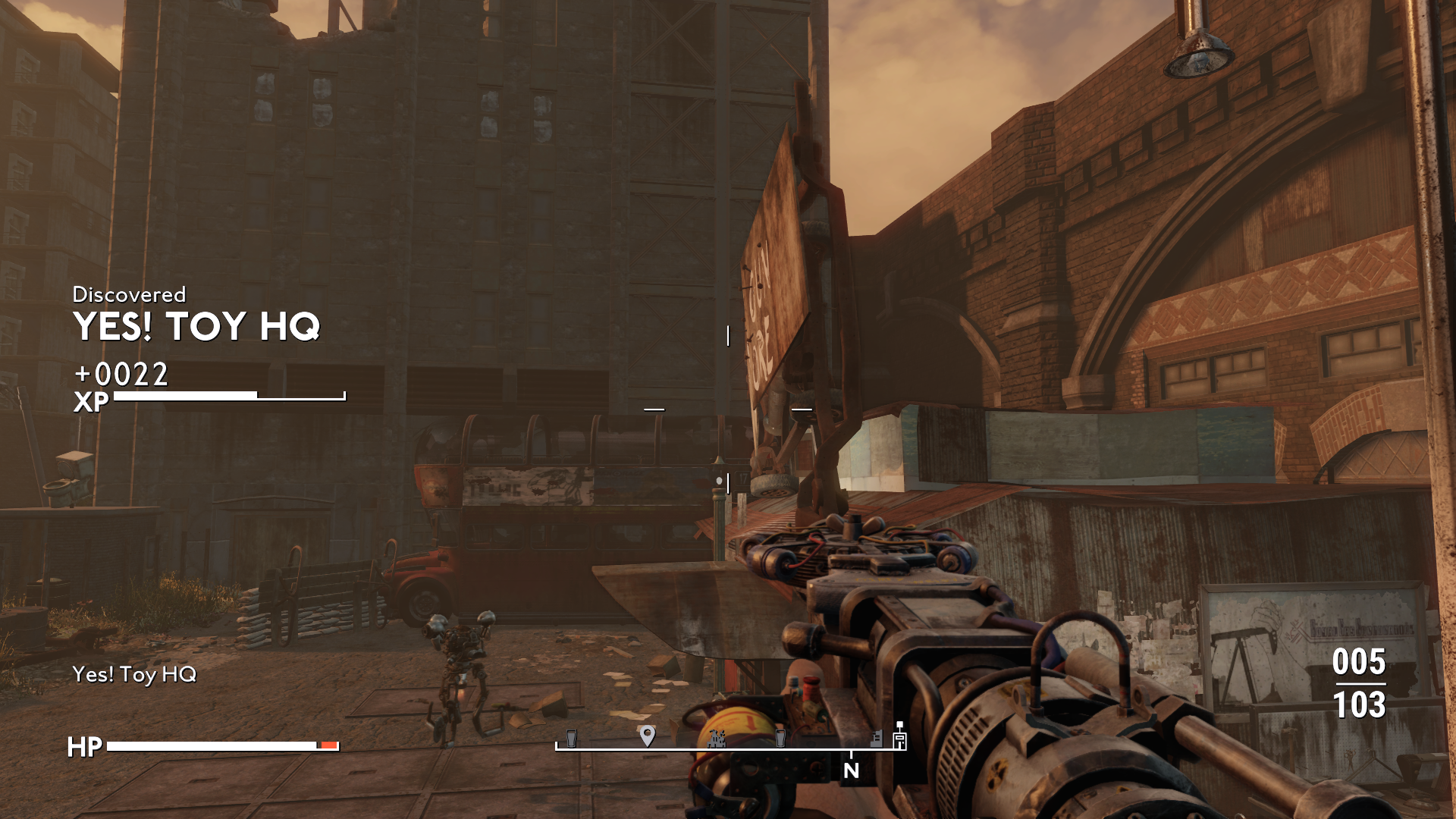Click the North indicator on the compass
Screen dimensions: 1456x819
point(851,770)
